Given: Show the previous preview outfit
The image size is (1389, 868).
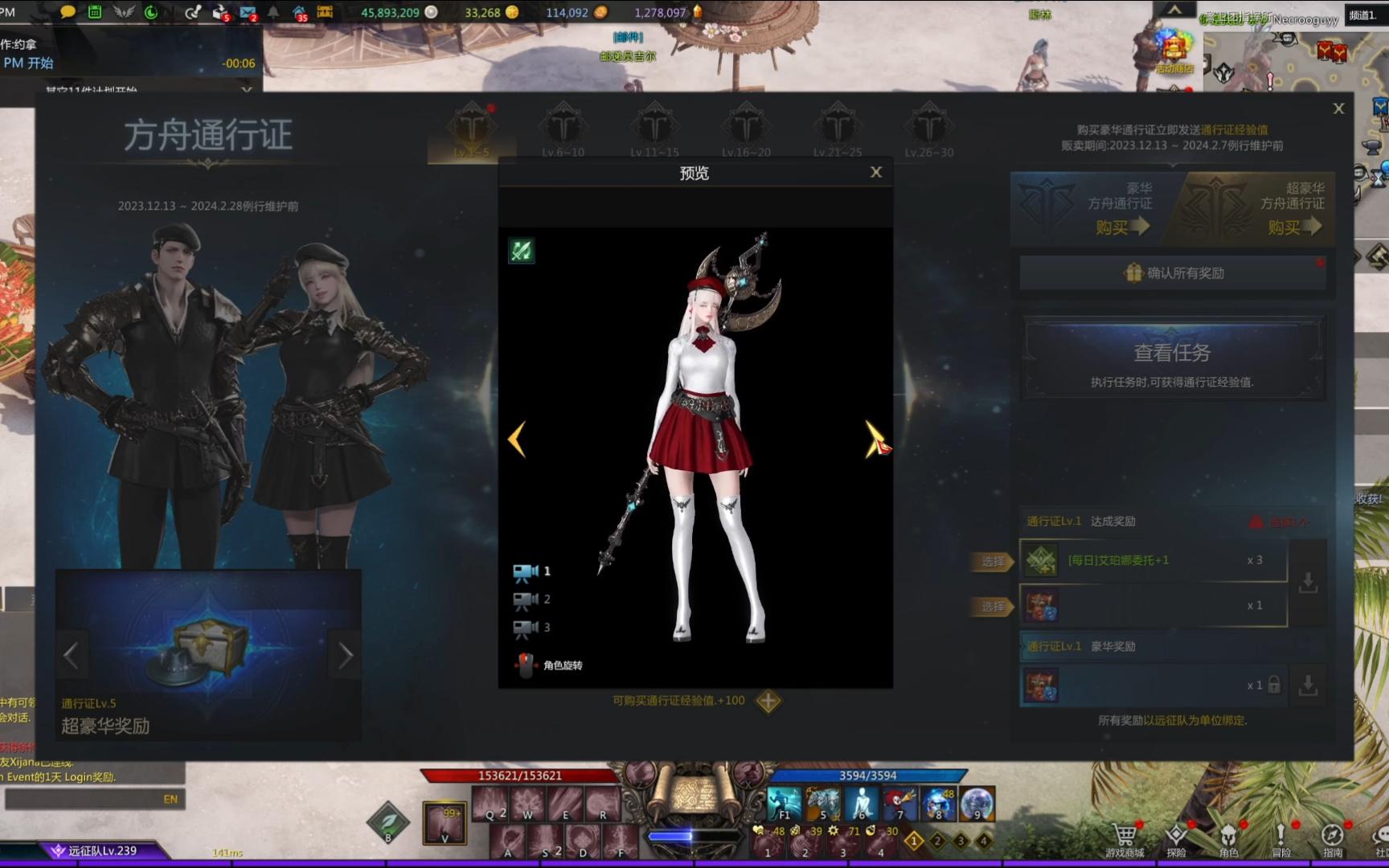Looking at the screenshot, I should pos(517,439).
